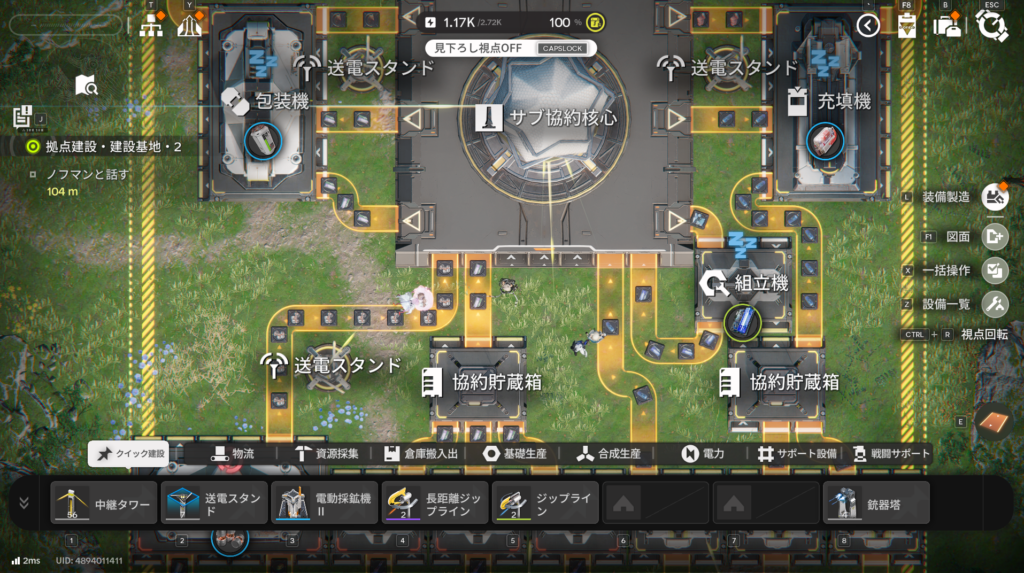The image size is (1024, 573).
Task: Open the 設備一覧 facility list
Action: [993, 304]
